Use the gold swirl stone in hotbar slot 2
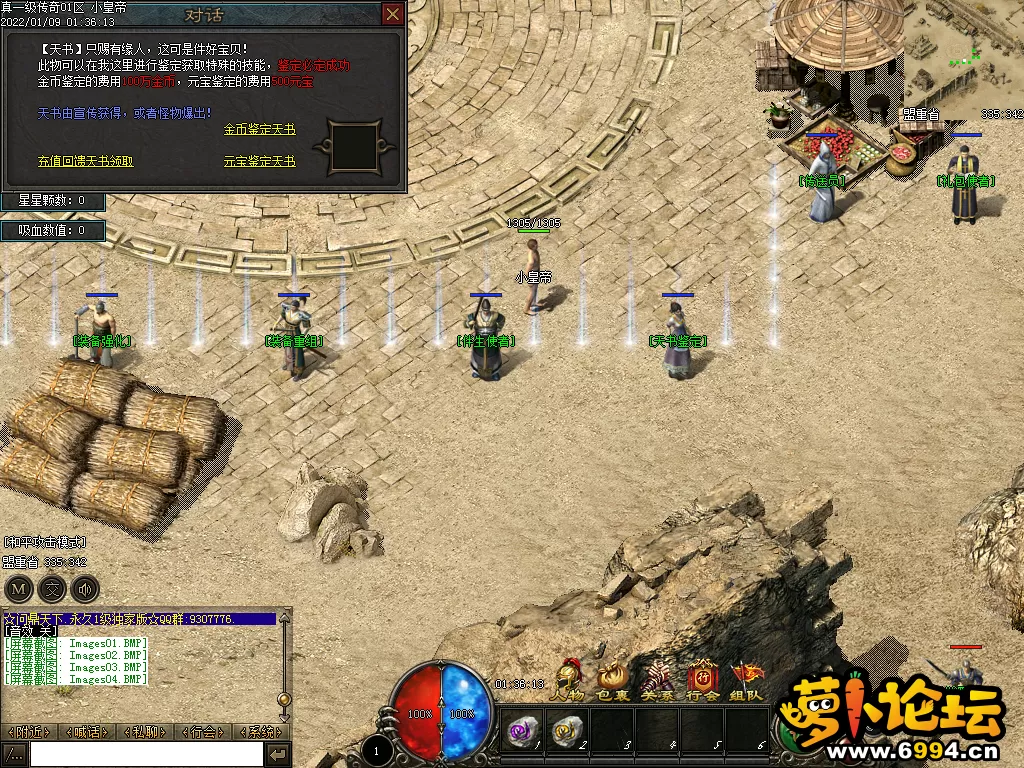 [566, 732]
